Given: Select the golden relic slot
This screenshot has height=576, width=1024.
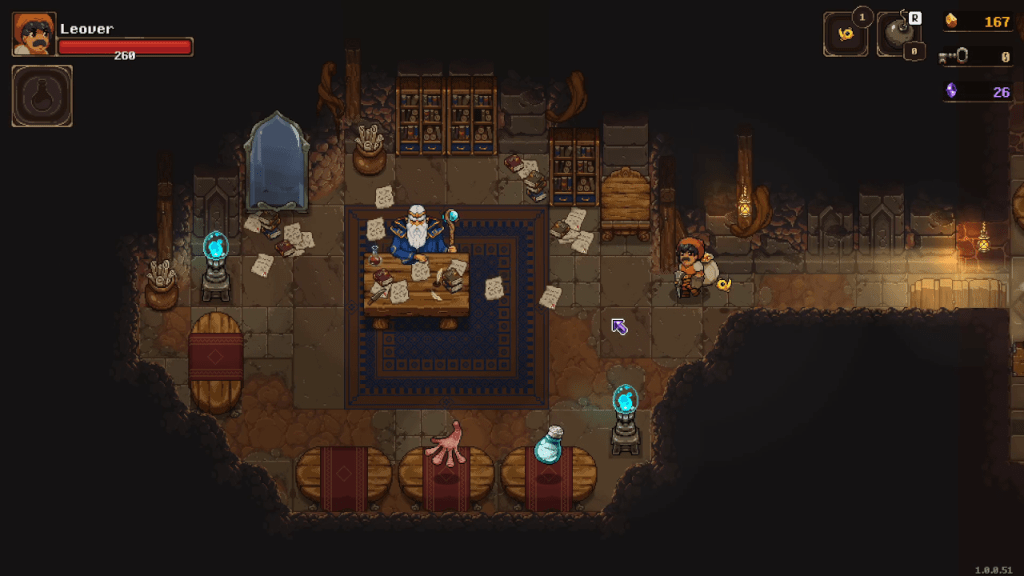Looking at the screenshot, I should [x=845, y=35].
